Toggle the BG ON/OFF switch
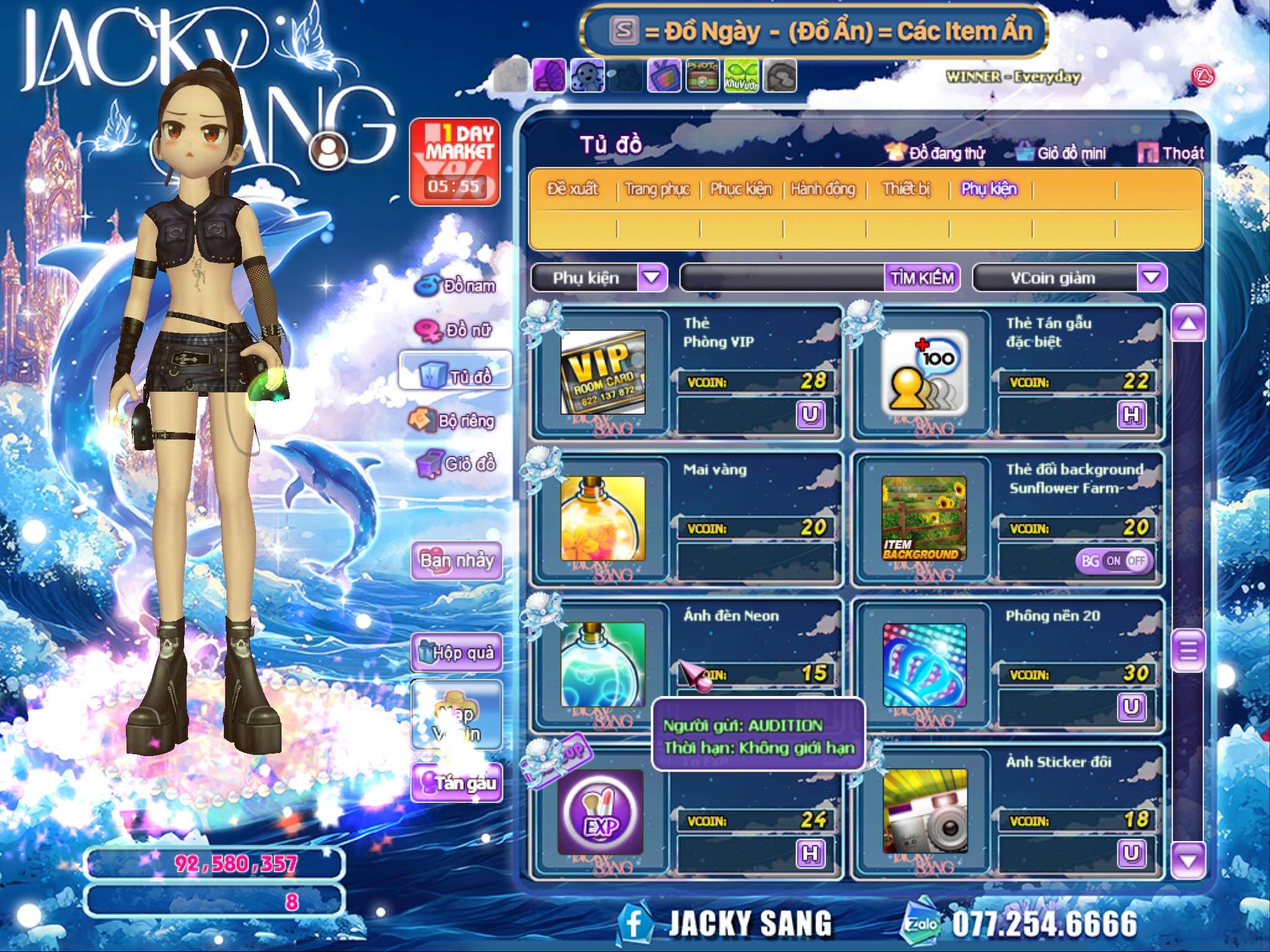The image size is (1270, 952). tap(1114, 561)
